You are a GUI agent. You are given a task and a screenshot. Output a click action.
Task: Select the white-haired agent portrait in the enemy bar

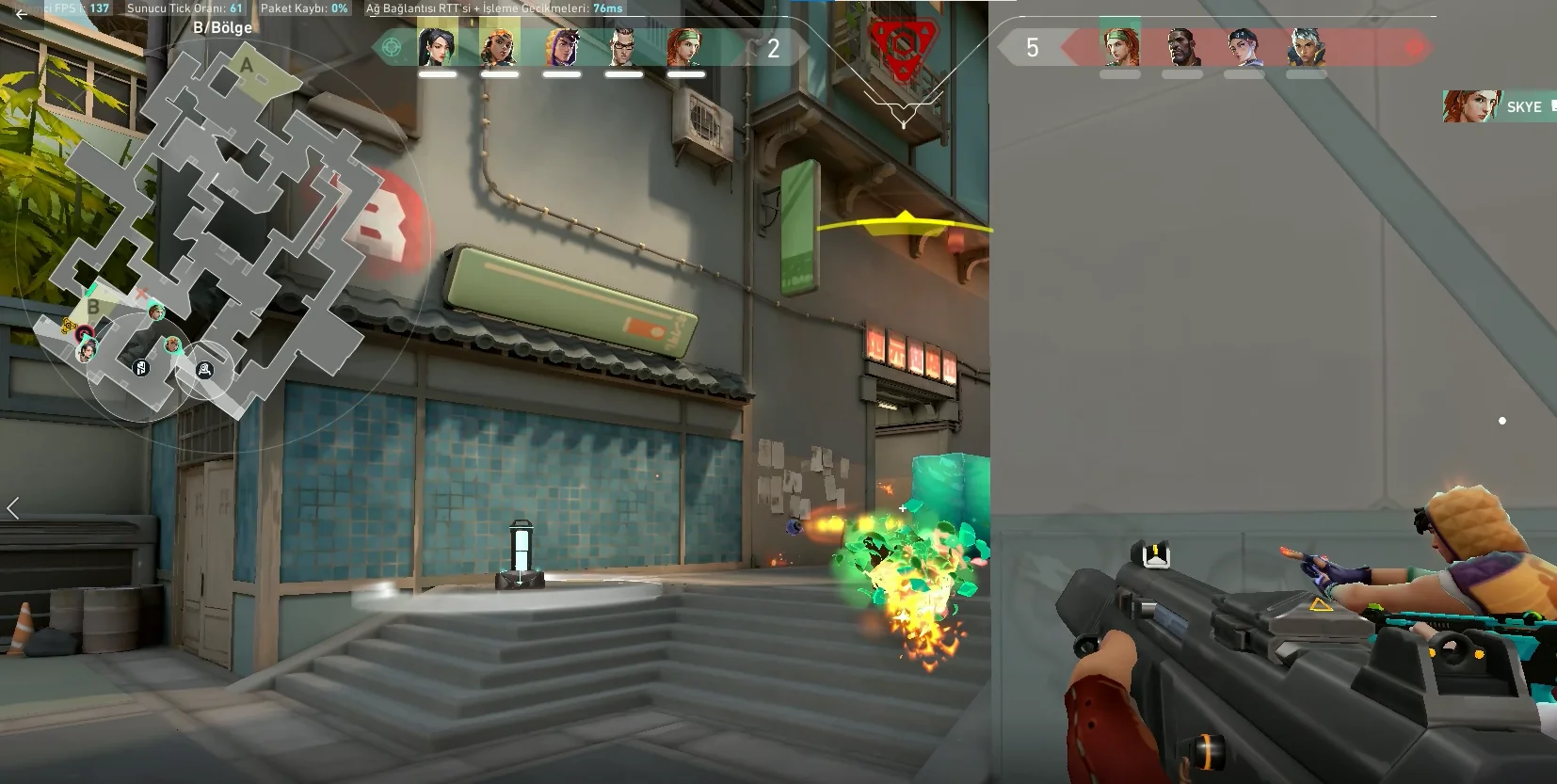click(1306, 47)
